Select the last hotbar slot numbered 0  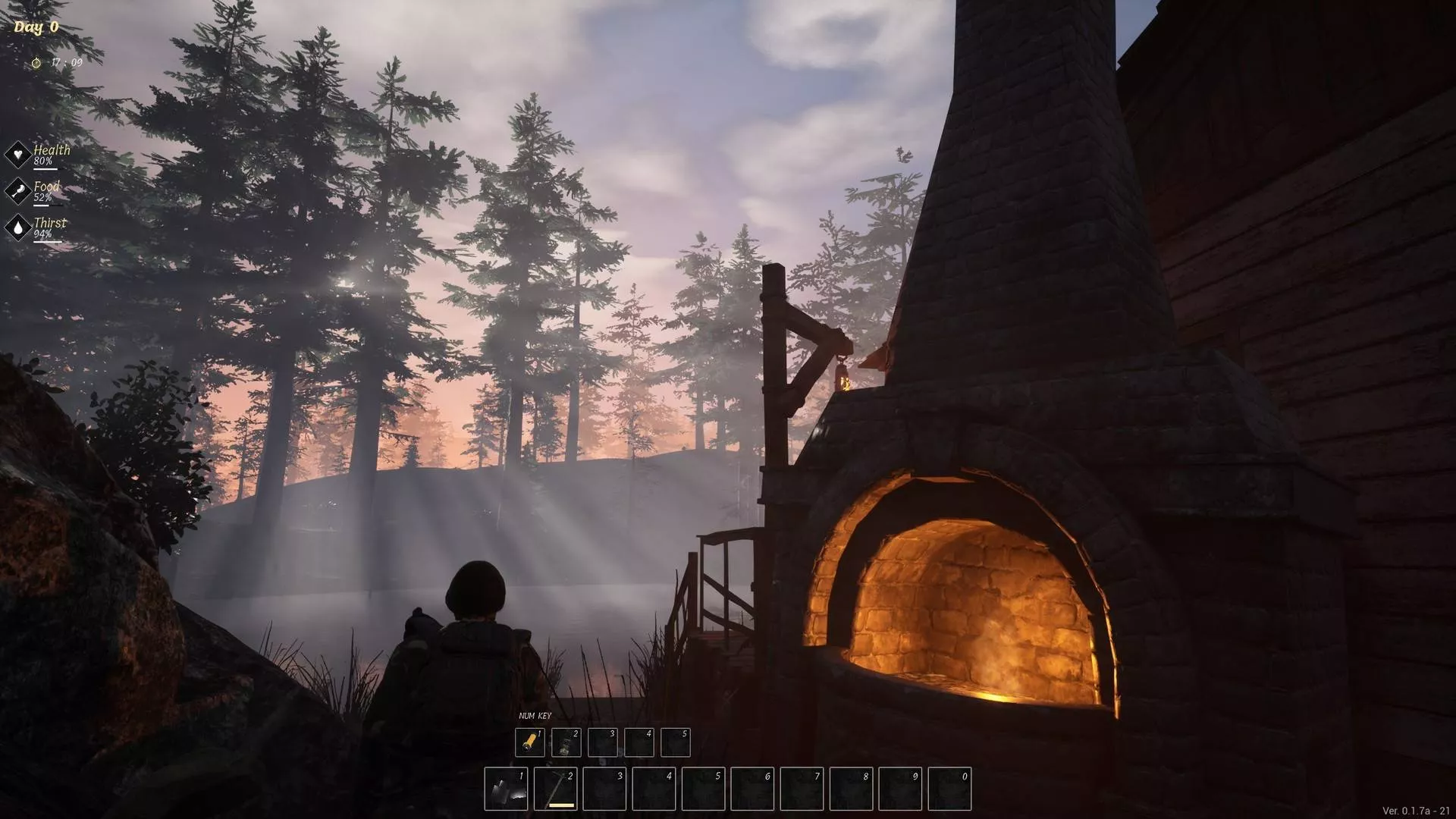pyautogui.click(x=949, y=789)
